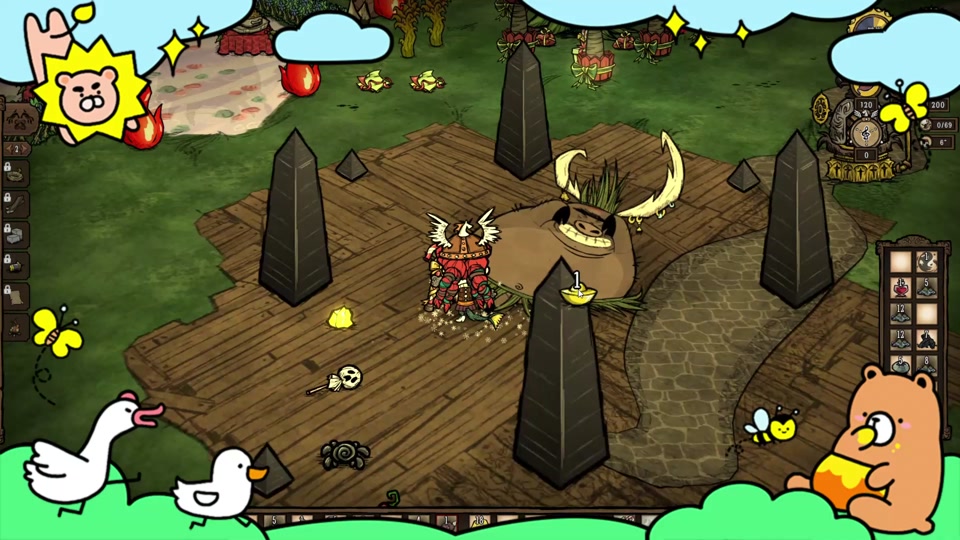The width and height of the screenshot is (960, 540).
Task: Choose the locked twigs recipe slot
Action: (17, 203)
